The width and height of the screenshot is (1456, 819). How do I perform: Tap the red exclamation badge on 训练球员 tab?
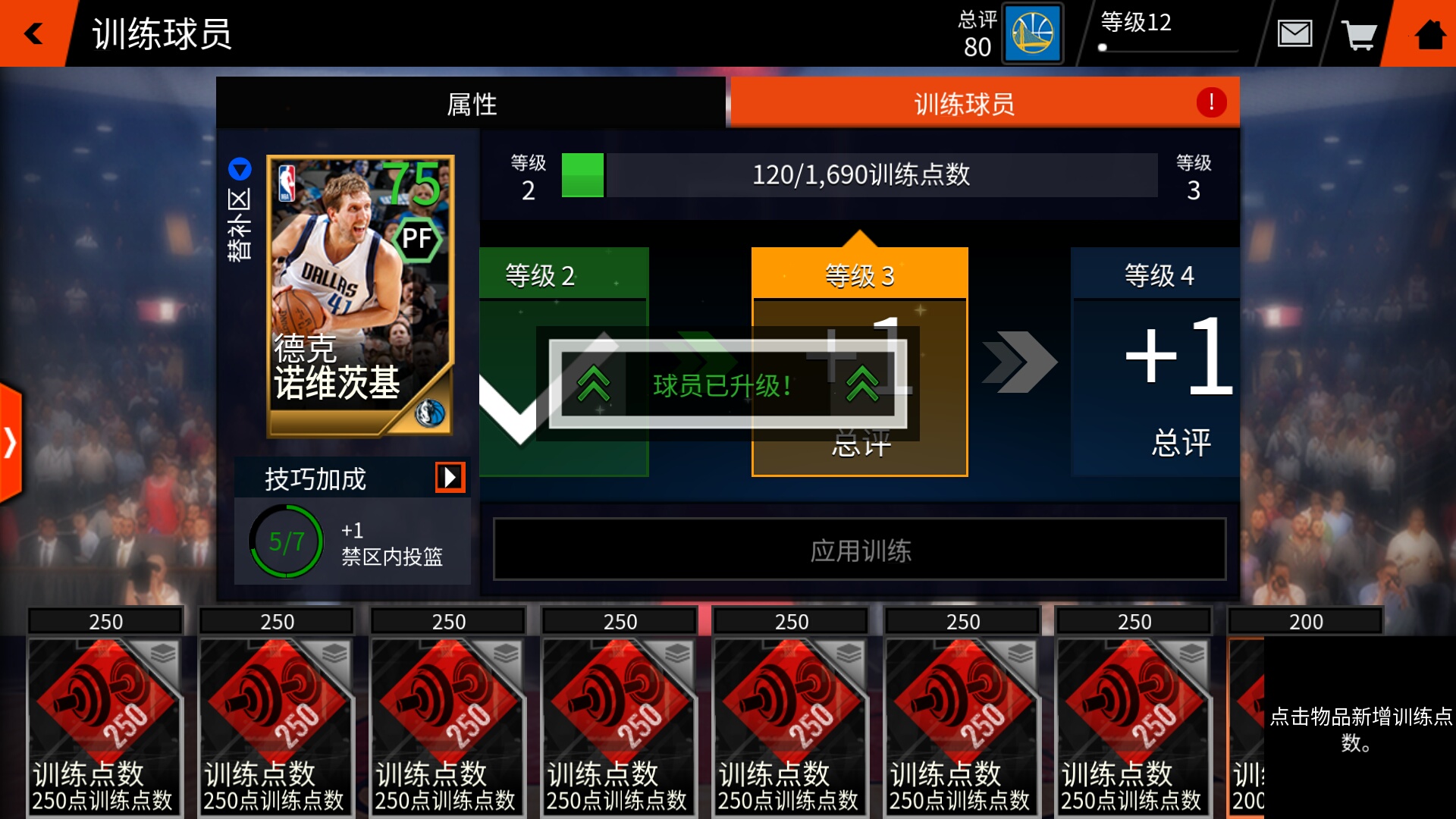coord(1210,102)
